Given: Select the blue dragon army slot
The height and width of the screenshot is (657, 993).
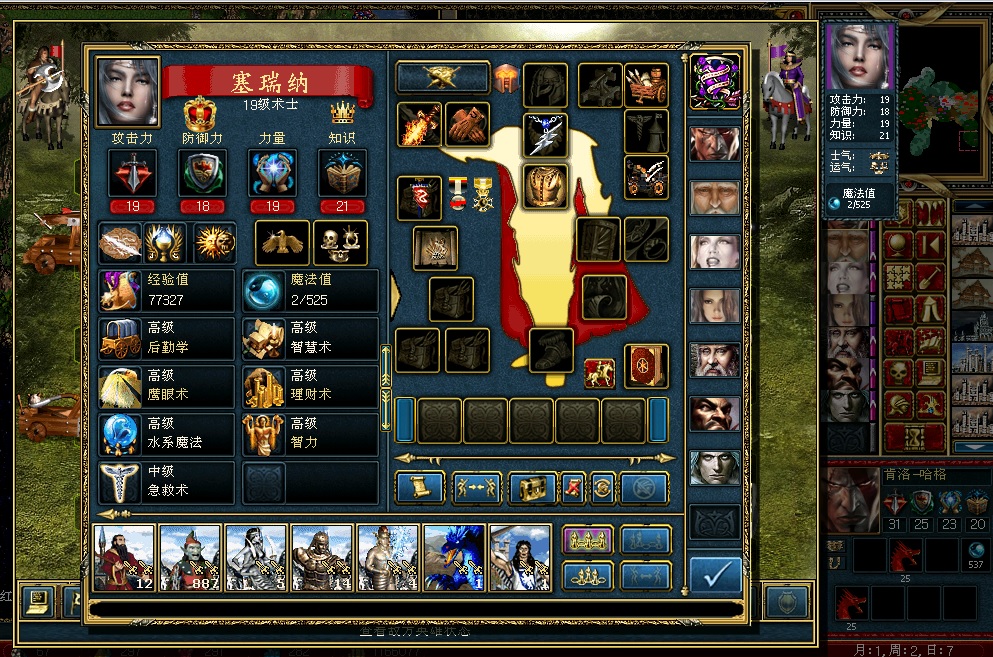Looking at the screenshot, I should click(454, 558).
